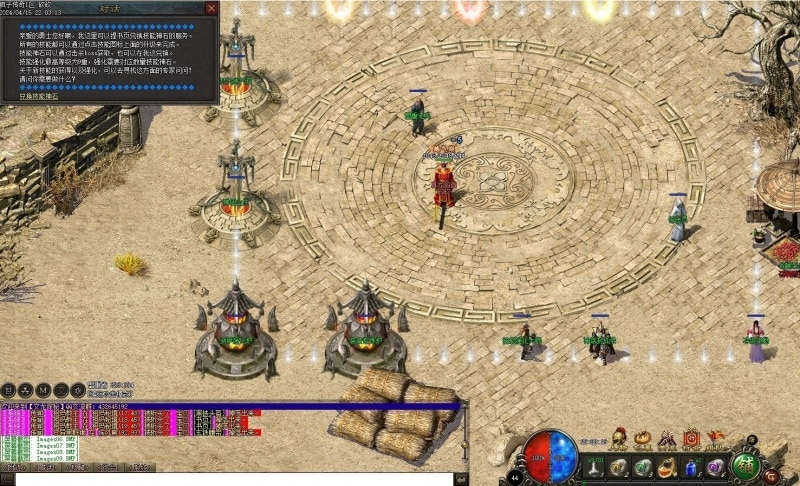800x486 pixels.
Task: Use the purple swirl stone slot
Action: (714, 467)
